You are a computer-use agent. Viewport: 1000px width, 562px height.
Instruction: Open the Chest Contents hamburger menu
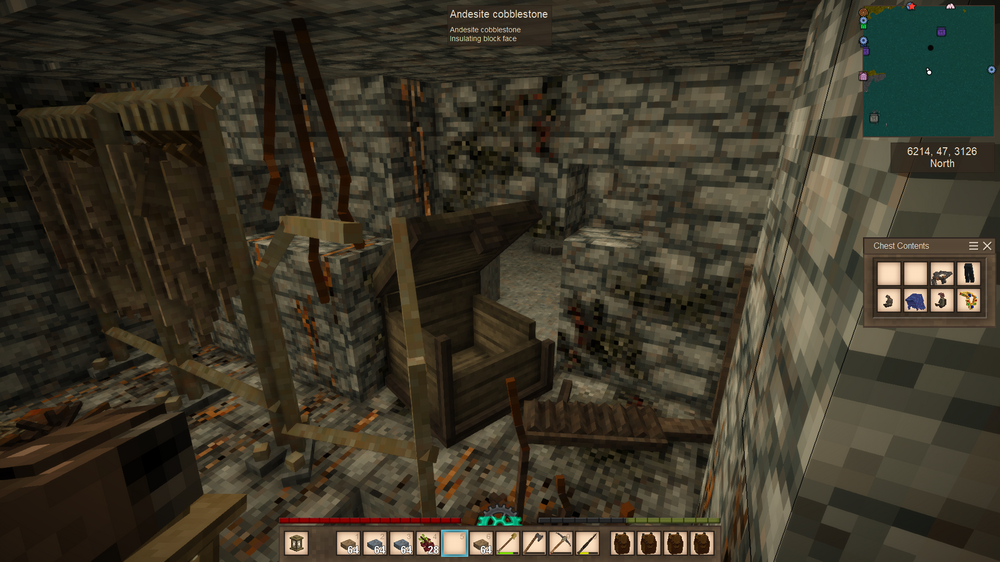(x=974, y=246)
